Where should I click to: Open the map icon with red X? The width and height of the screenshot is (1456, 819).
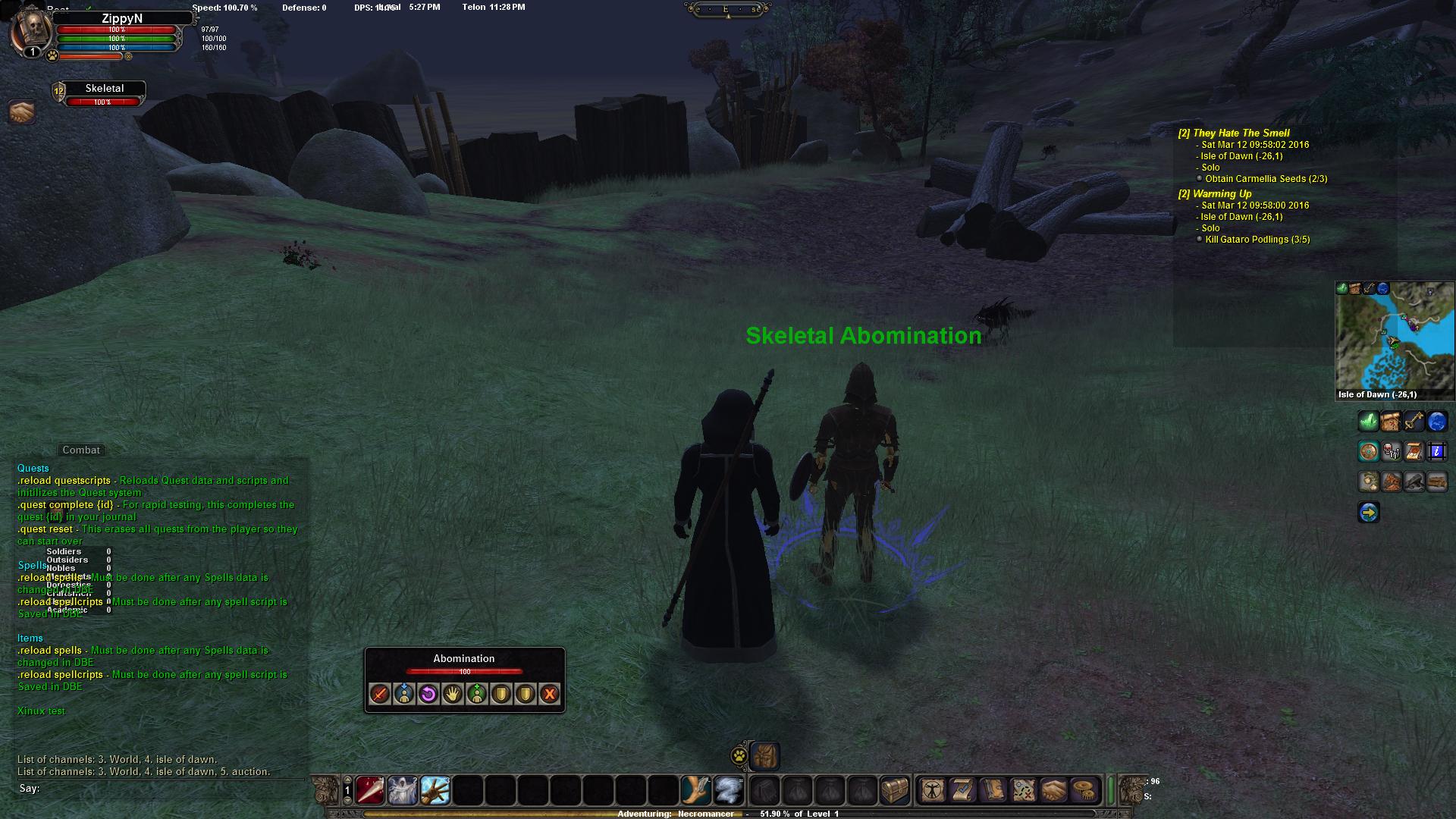point(1023,791)
